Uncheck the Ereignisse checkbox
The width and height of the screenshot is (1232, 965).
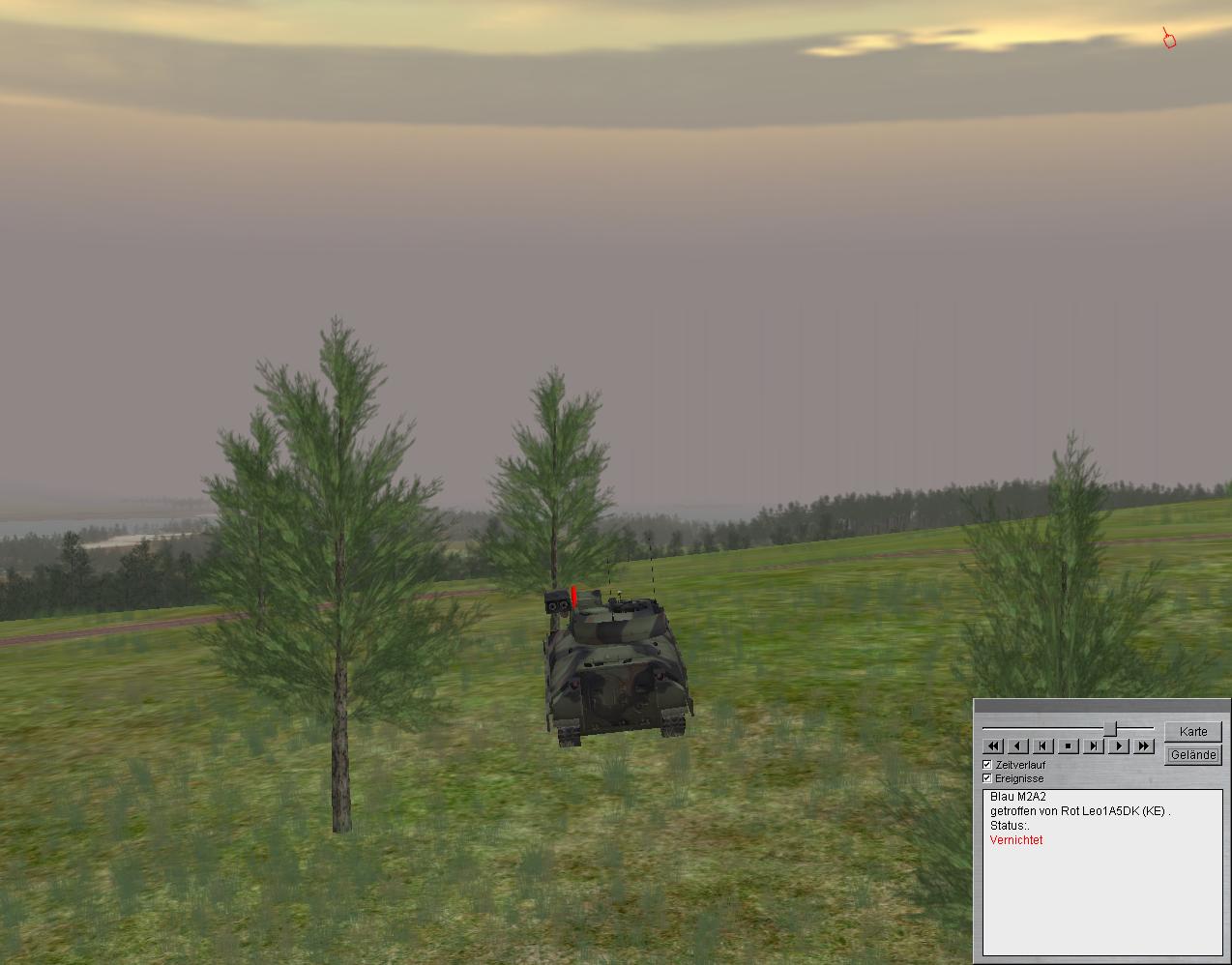click(987, 778)
